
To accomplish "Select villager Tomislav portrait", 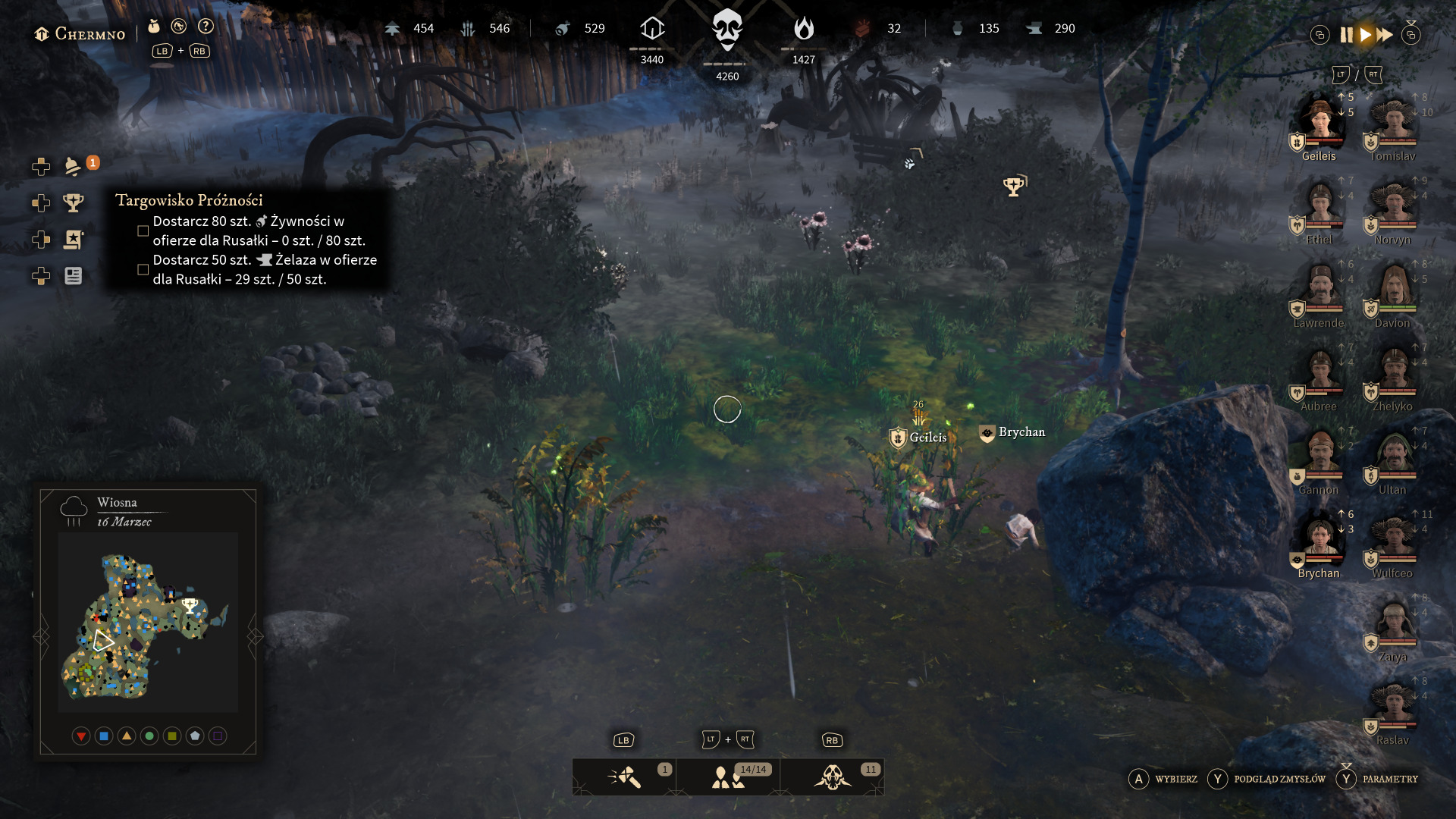I will [x=1394, y=121].
